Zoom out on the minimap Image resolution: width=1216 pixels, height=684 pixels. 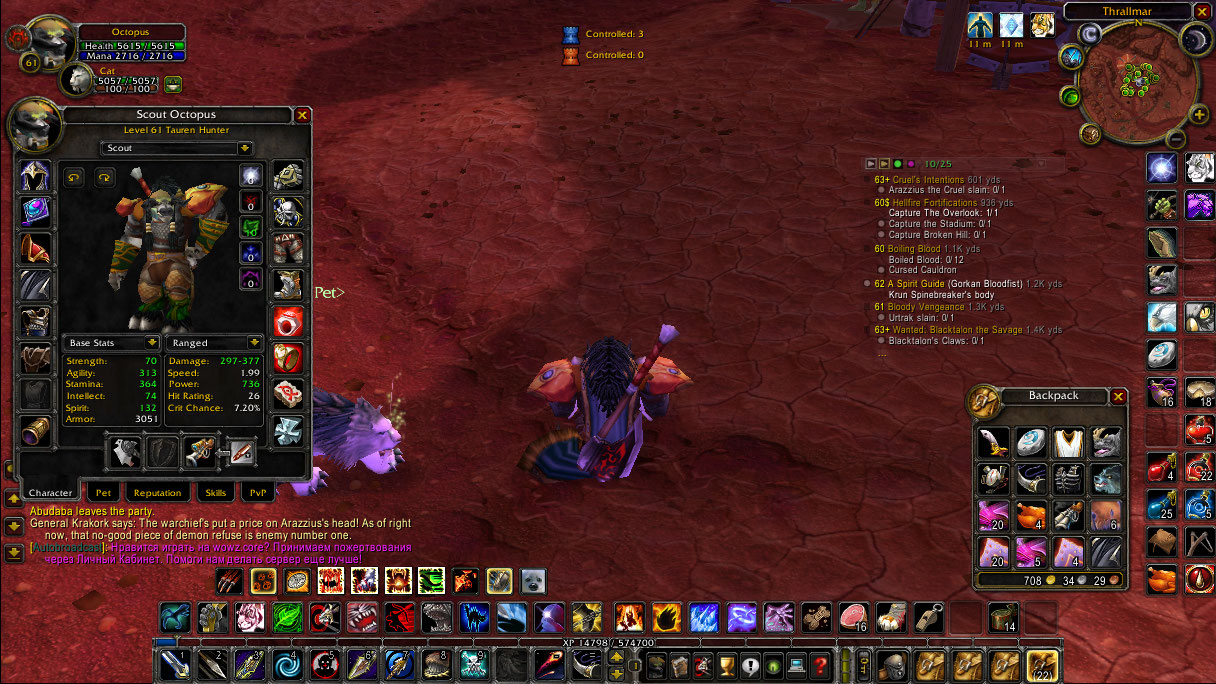pos(1177,139)
